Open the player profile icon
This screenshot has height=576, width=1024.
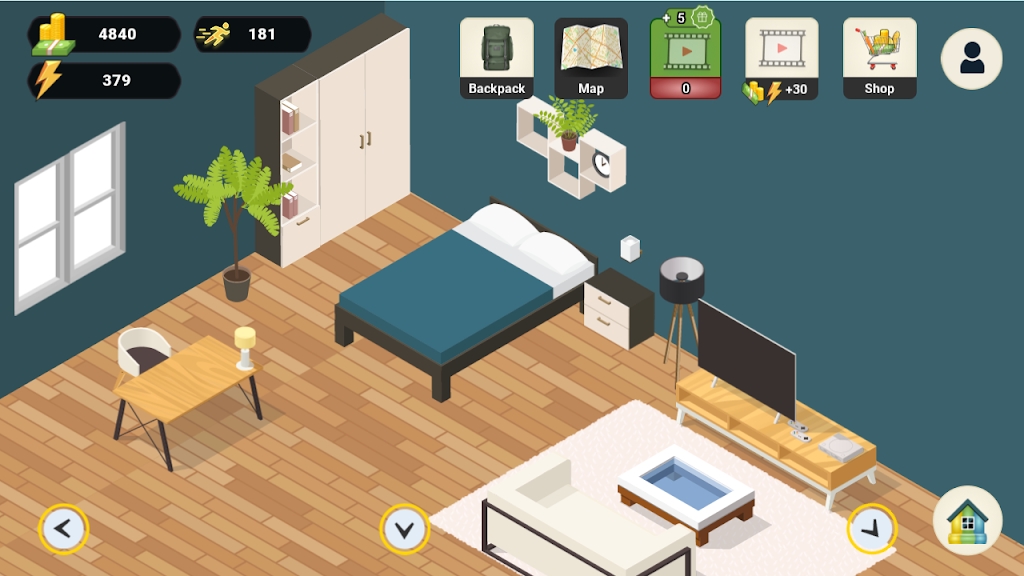971,59
